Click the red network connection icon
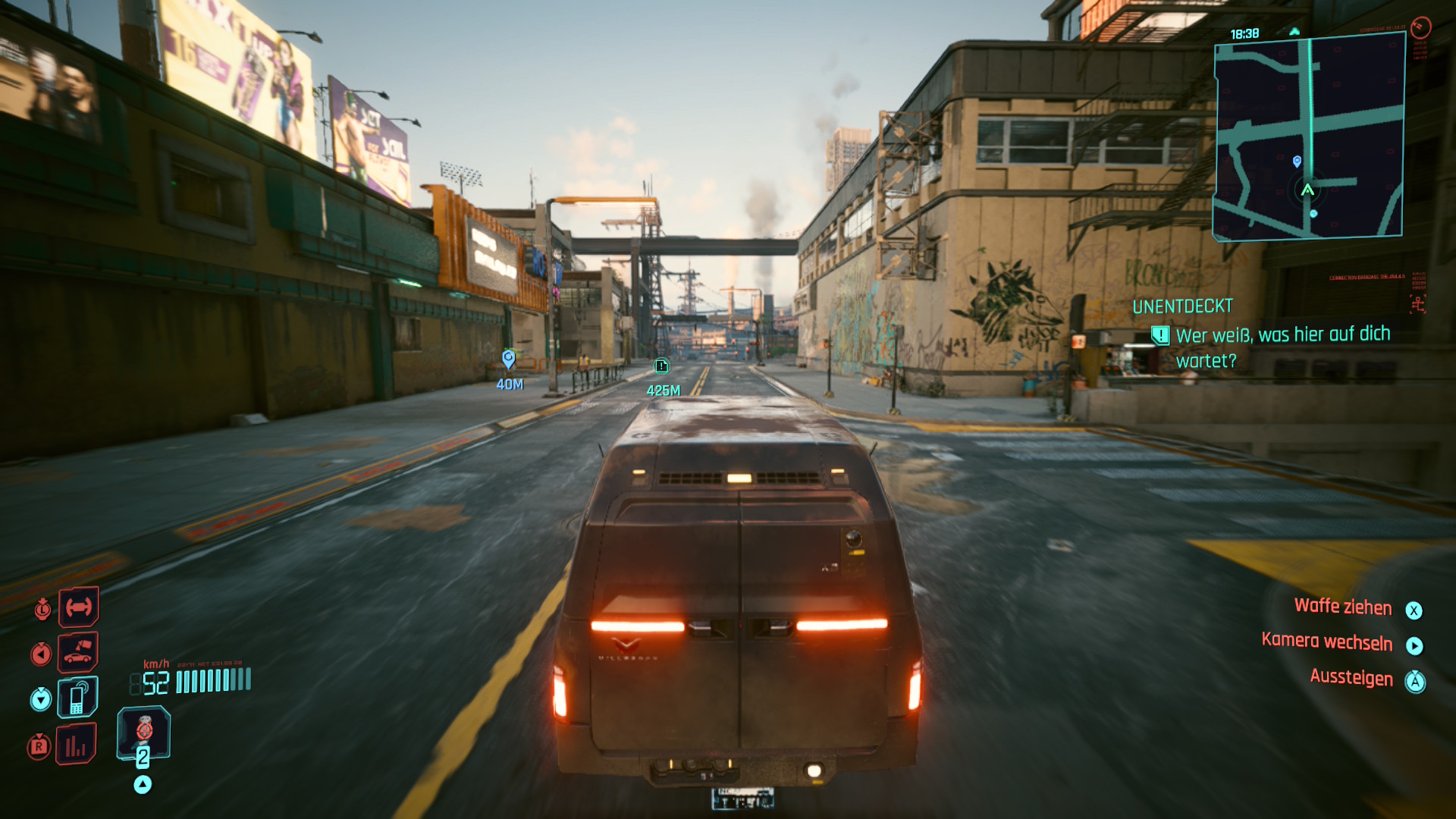Image resolution: width=1456 pixels, height=819 pixels. pos(1417,304)
